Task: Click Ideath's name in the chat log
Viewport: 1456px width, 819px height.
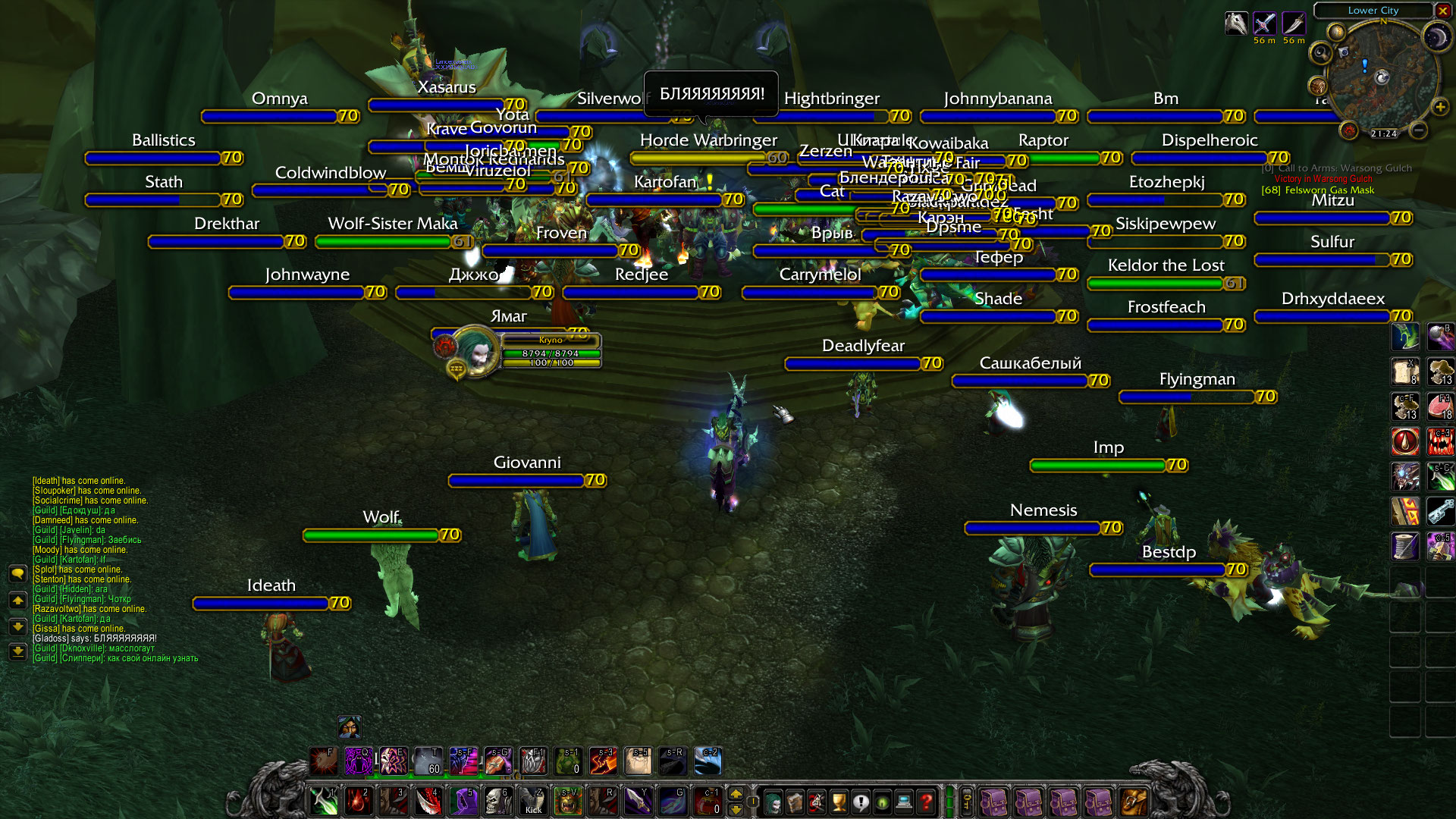Action: coord(45,480)
